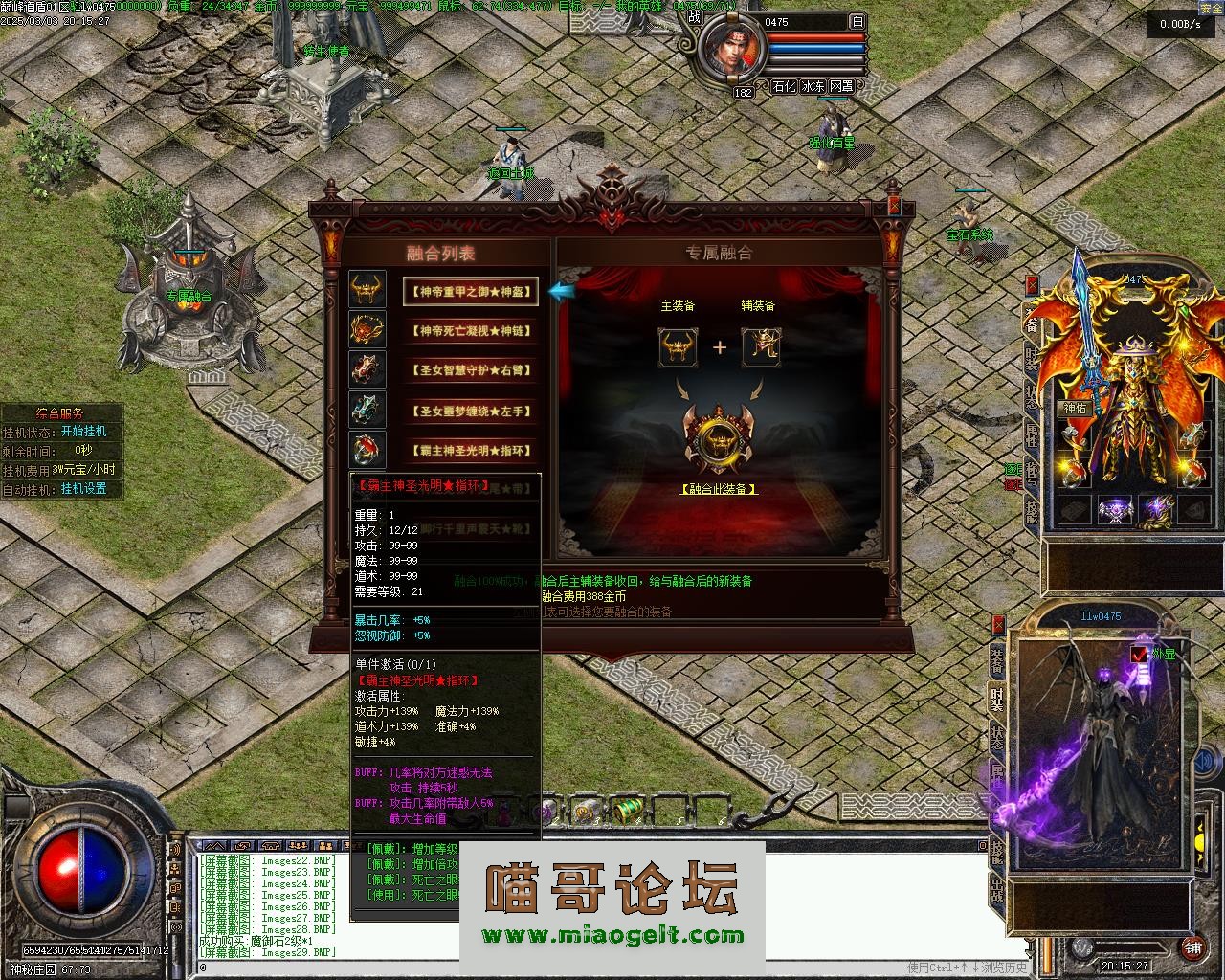Close the lower 时装 costume panel
The height and width of the screenshot is (980, 1225).
tap(998, 625)
